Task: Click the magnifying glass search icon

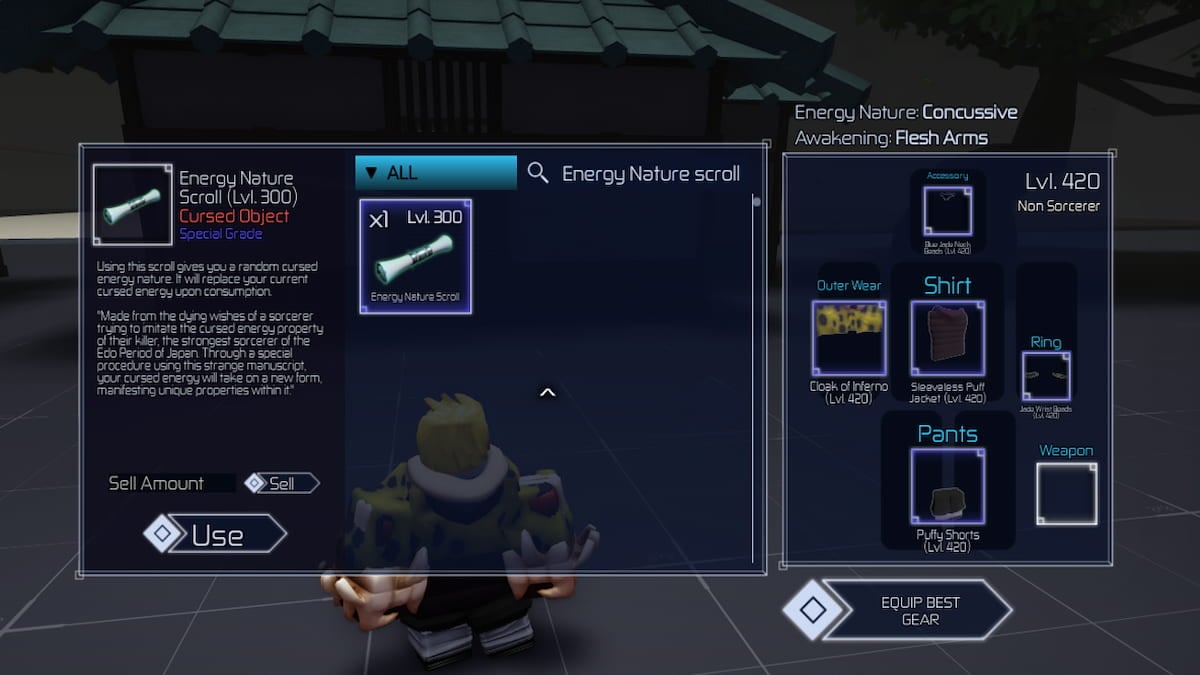Action: (538, 173)
